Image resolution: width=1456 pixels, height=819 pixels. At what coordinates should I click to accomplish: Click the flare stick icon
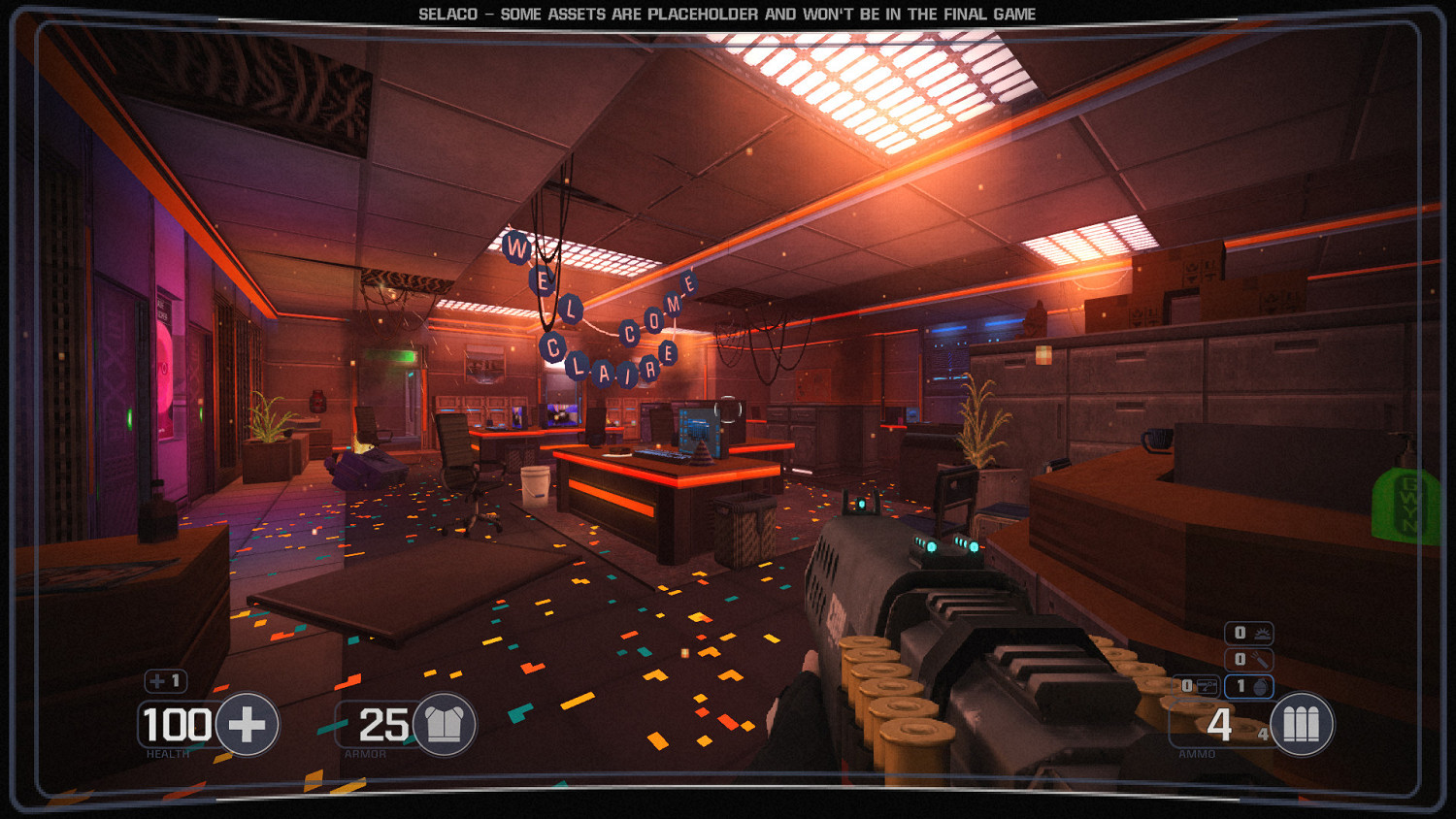tap(1259, 658)
